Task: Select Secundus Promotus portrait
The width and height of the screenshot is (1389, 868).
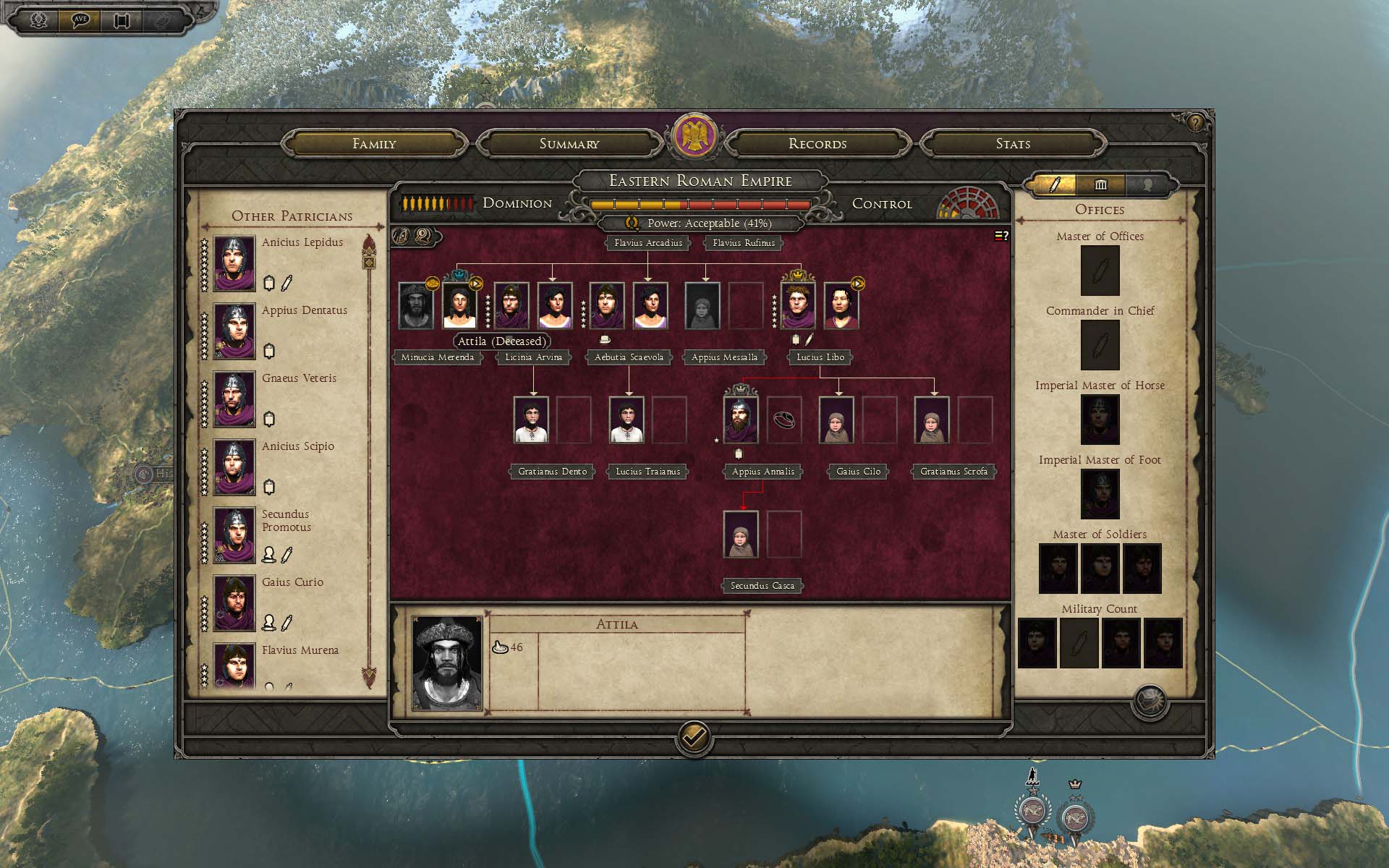Action: tap(234, 535)
